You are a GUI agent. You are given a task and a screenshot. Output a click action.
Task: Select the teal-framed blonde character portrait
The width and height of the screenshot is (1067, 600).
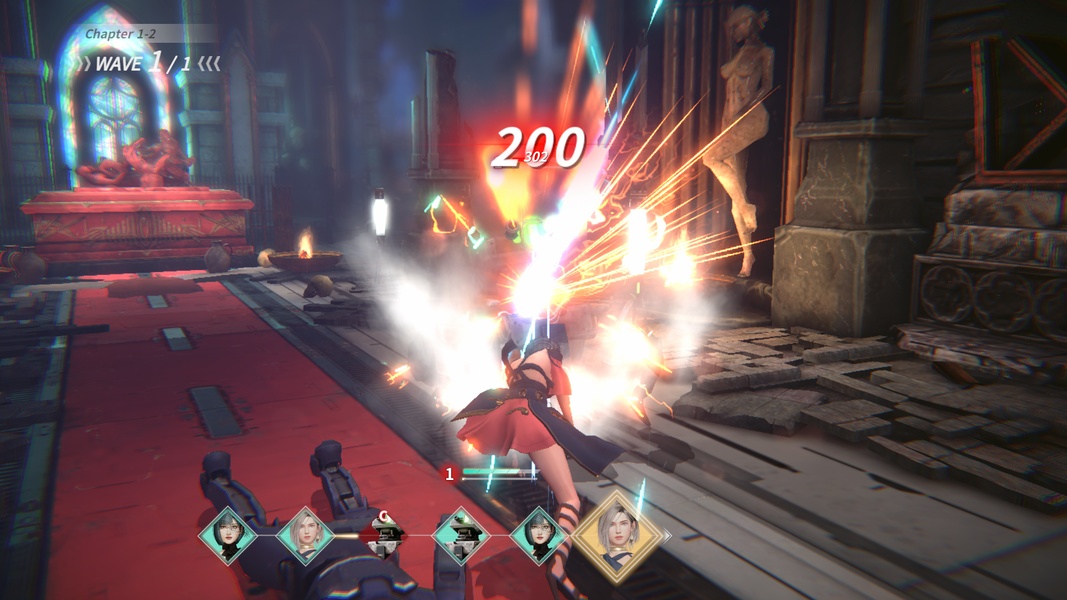(305, 536)
